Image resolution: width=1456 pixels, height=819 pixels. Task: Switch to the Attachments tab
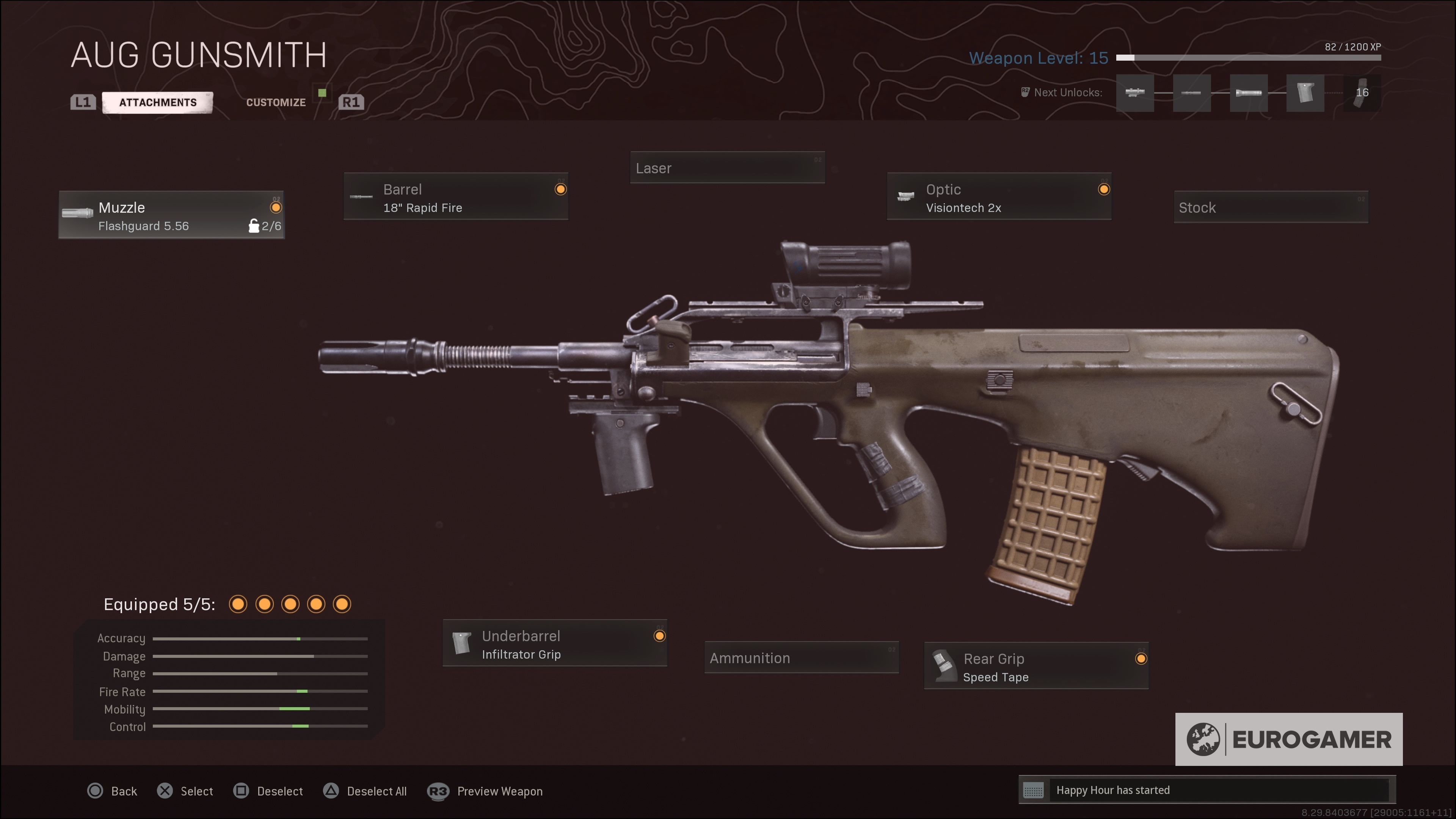click(158, 102)
